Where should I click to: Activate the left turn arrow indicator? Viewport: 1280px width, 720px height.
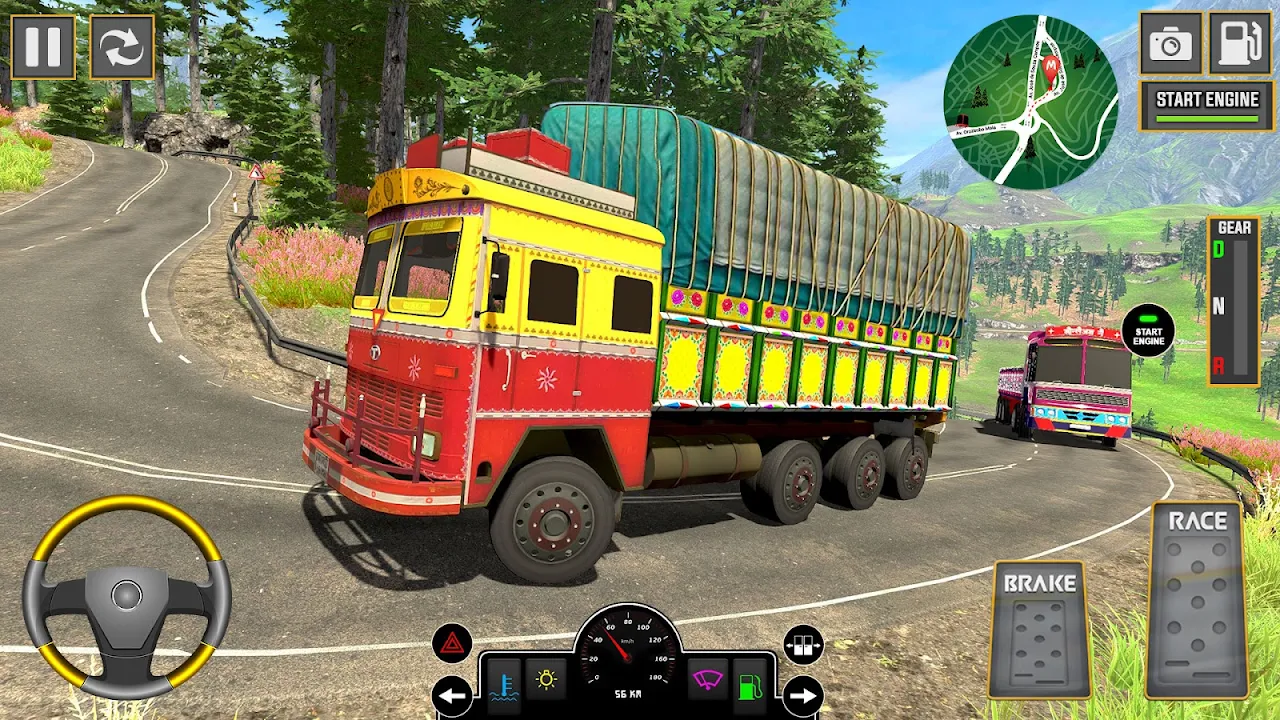(x=452, y=696)
